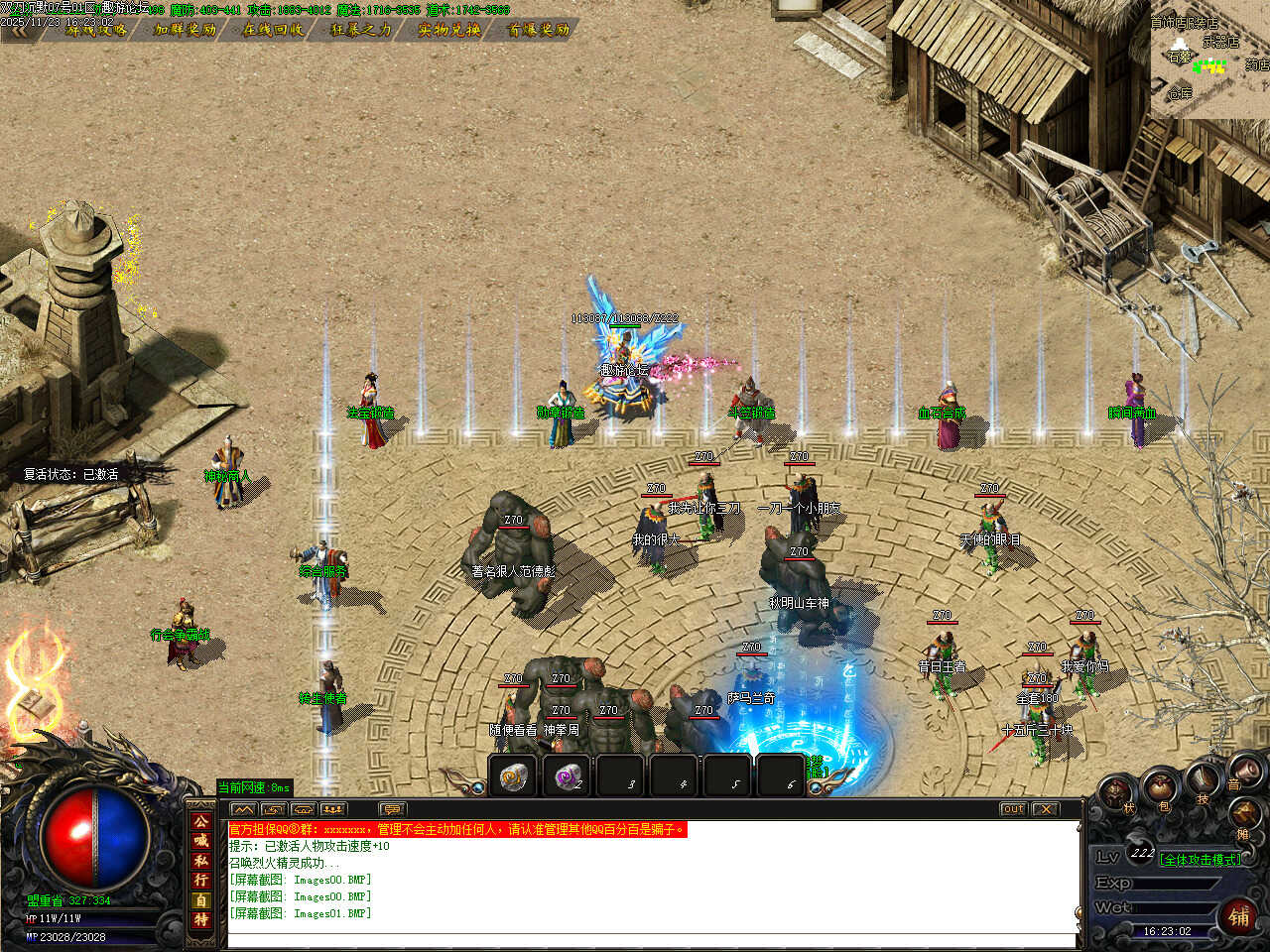The width and height of the screenshot is (1270, 952).
Task: Open the 游戏攻略 game guide menu
Action: 97,30
